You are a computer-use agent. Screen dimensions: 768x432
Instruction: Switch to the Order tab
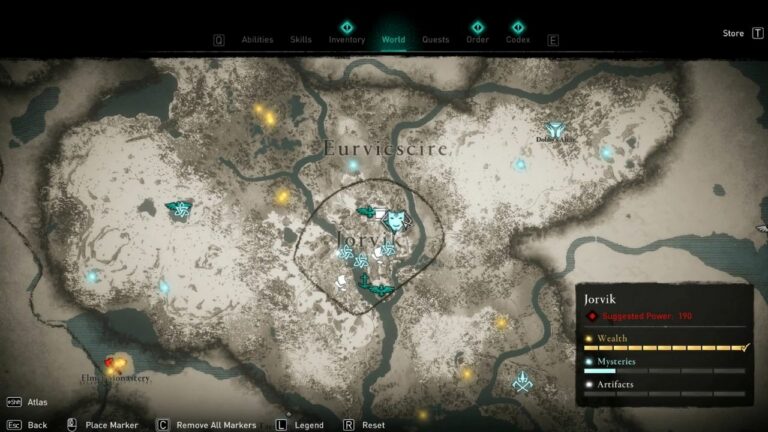[477, 40]
